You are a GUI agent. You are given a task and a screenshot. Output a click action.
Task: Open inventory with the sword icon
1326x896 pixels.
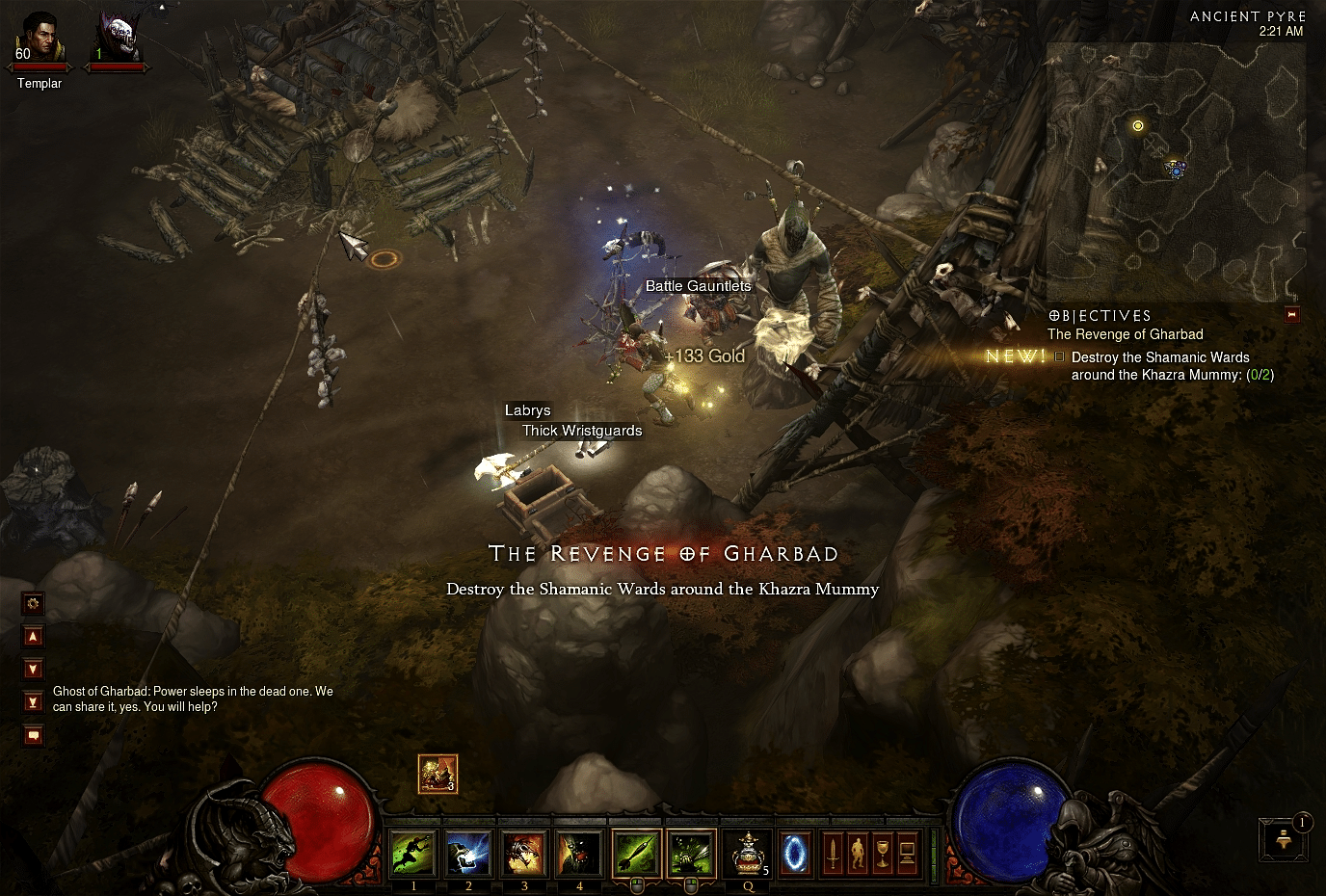[833, 853]
